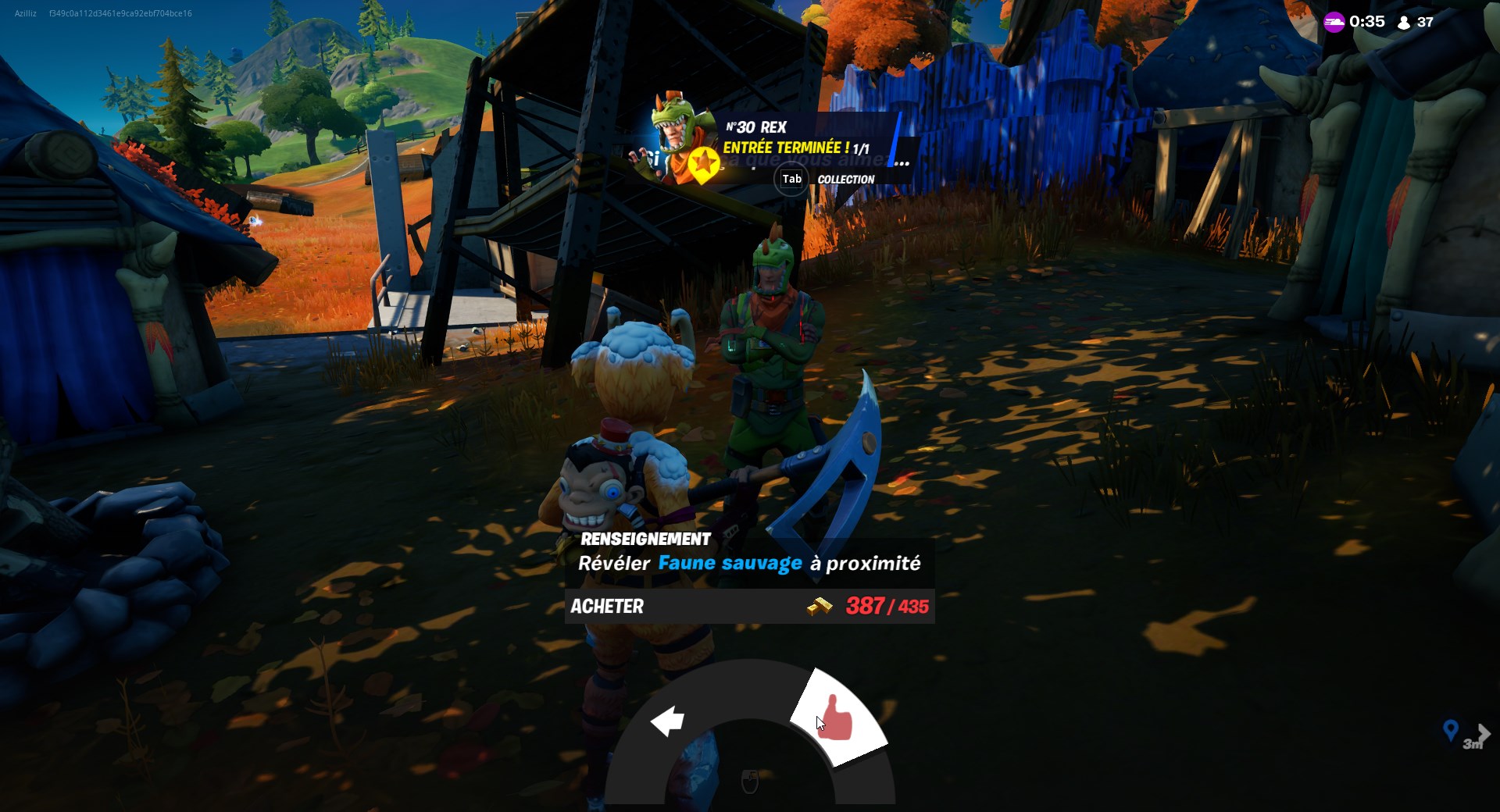Open the COLLECTION via the Tab prompt
This screenshot has height=812, width=1500.
791,180
